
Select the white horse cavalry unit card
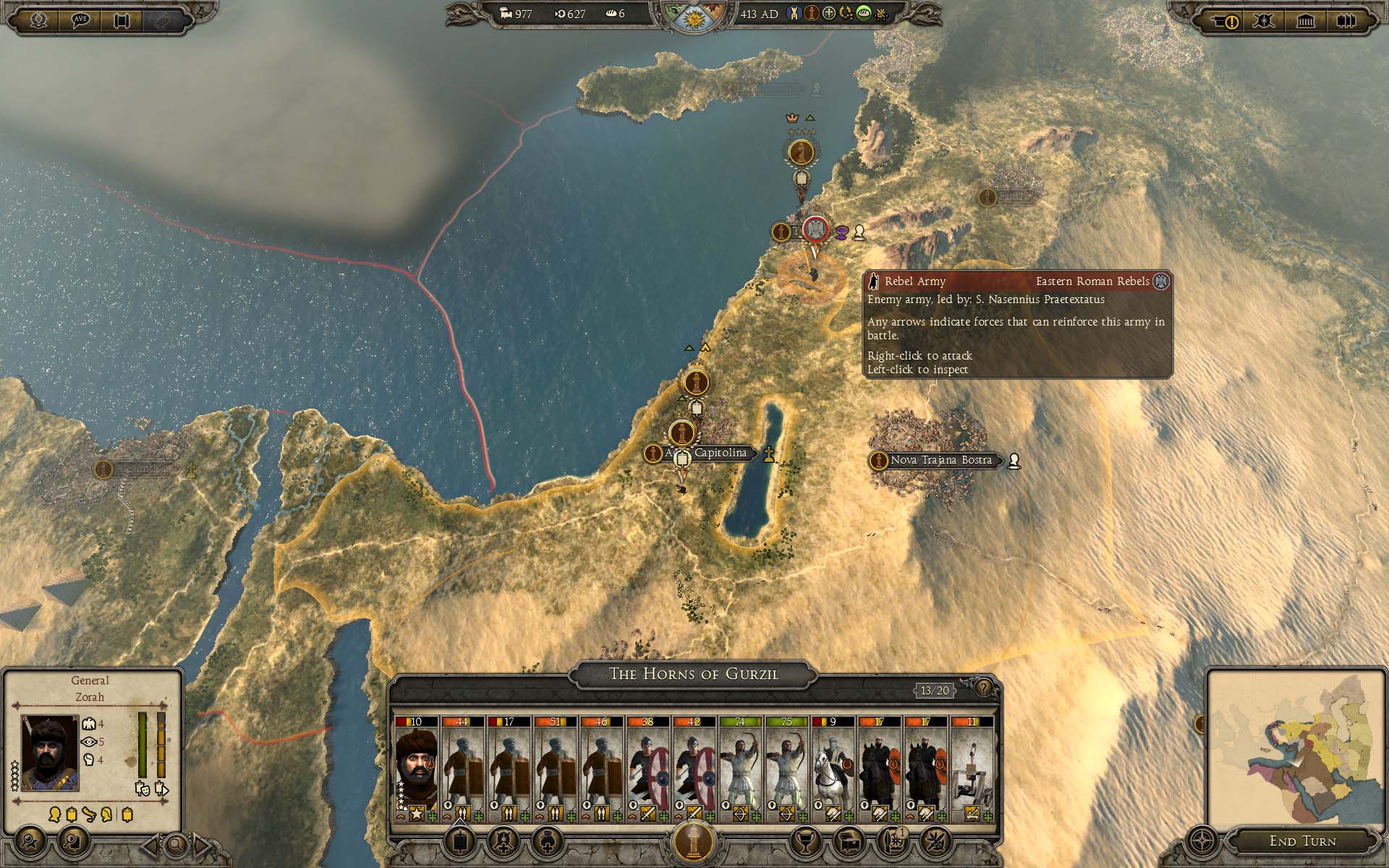point(833,769)
